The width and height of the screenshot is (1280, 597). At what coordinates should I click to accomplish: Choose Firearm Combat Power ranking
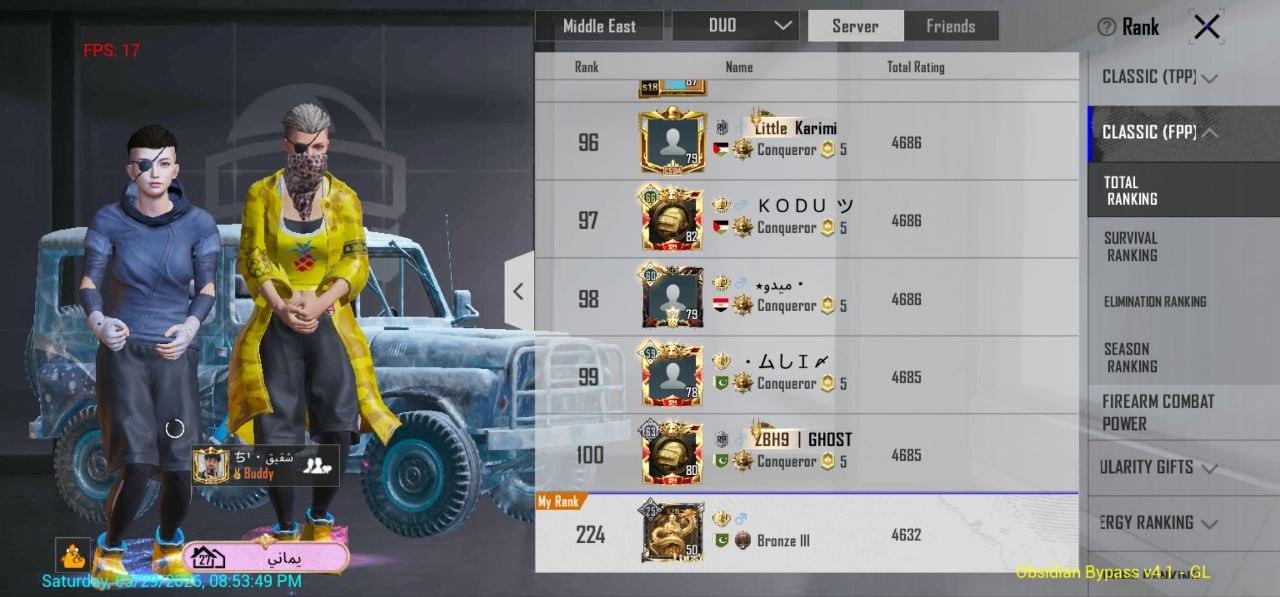[x=1158, y=412]
